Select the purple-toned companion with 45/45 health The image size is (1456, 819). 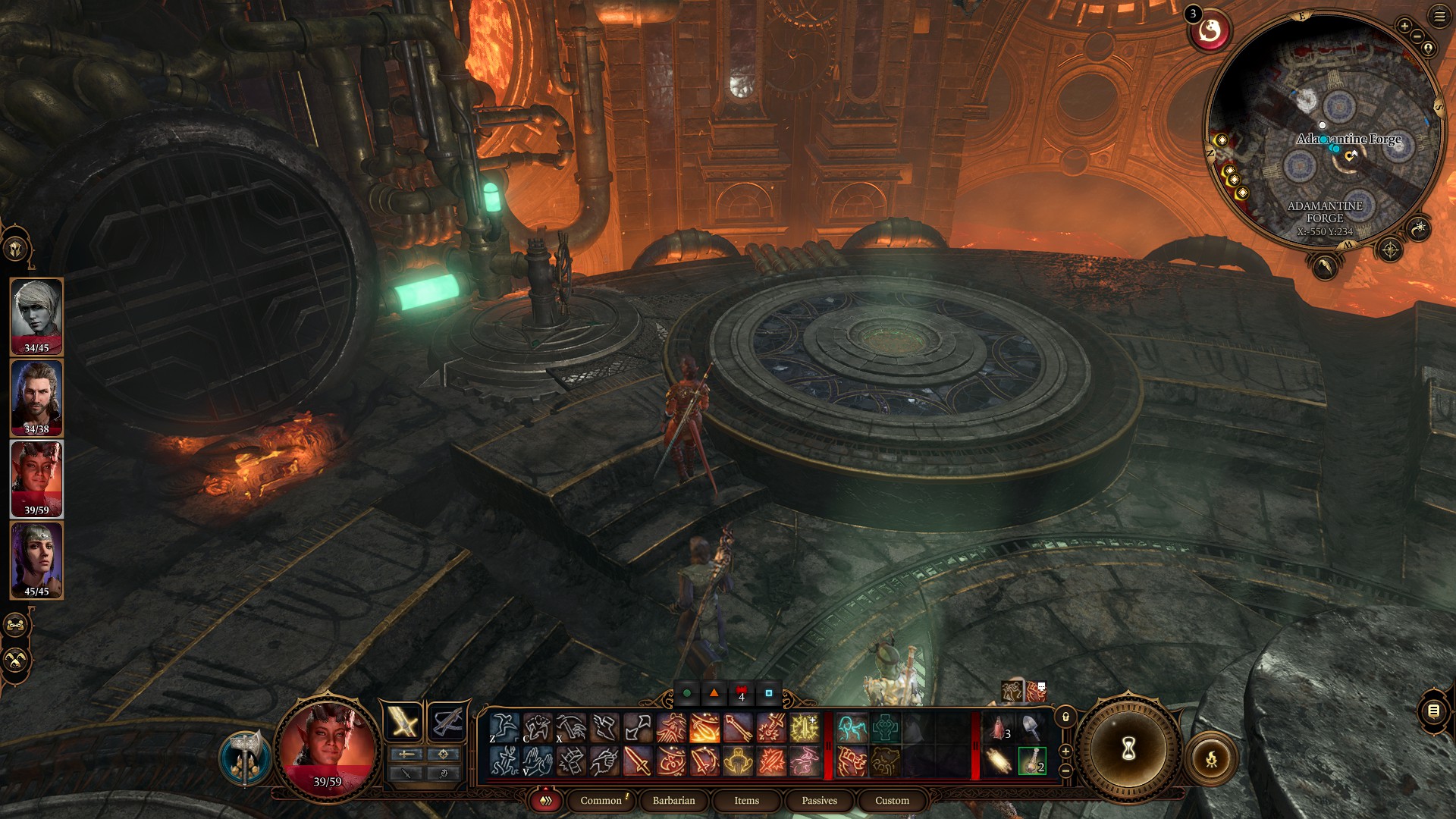pyautogui.click(x=36, y=560)
